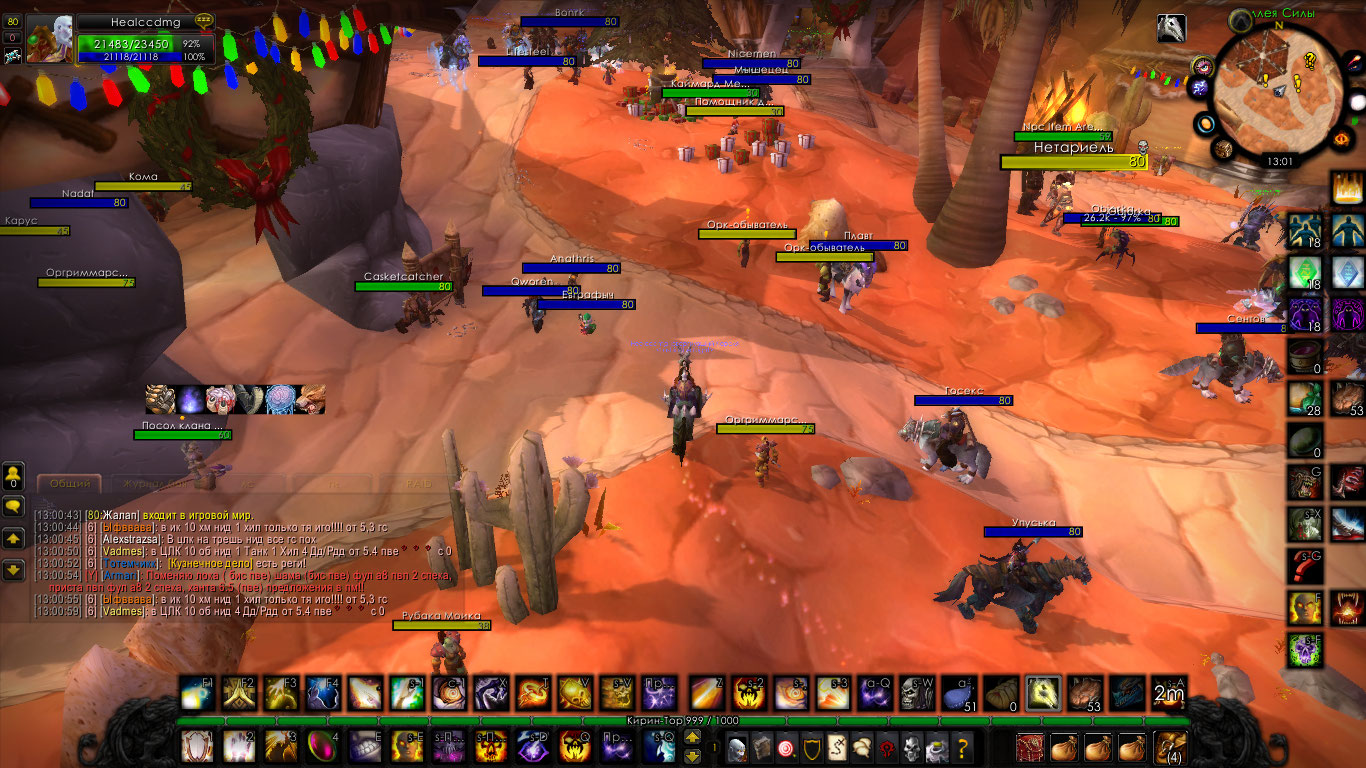Click the chat scroll-down arrow button
Image resolution: width=1366 pixels, height=768 pixels.
point(13,570)
